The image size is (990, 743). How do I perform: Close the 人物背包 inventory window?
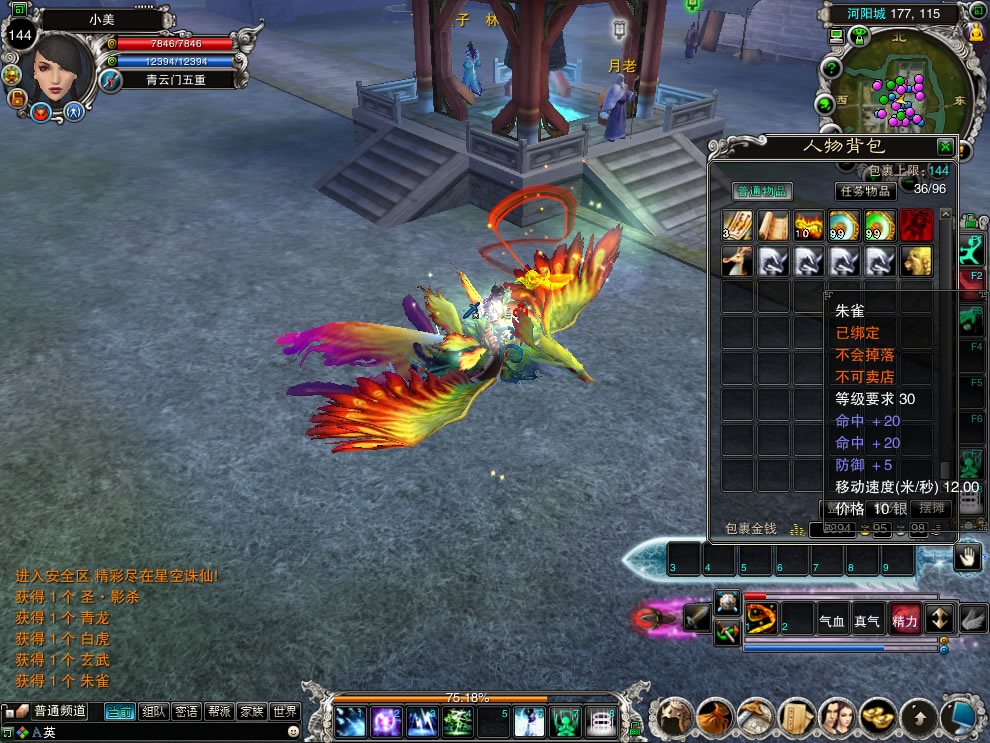click(944, 146)
